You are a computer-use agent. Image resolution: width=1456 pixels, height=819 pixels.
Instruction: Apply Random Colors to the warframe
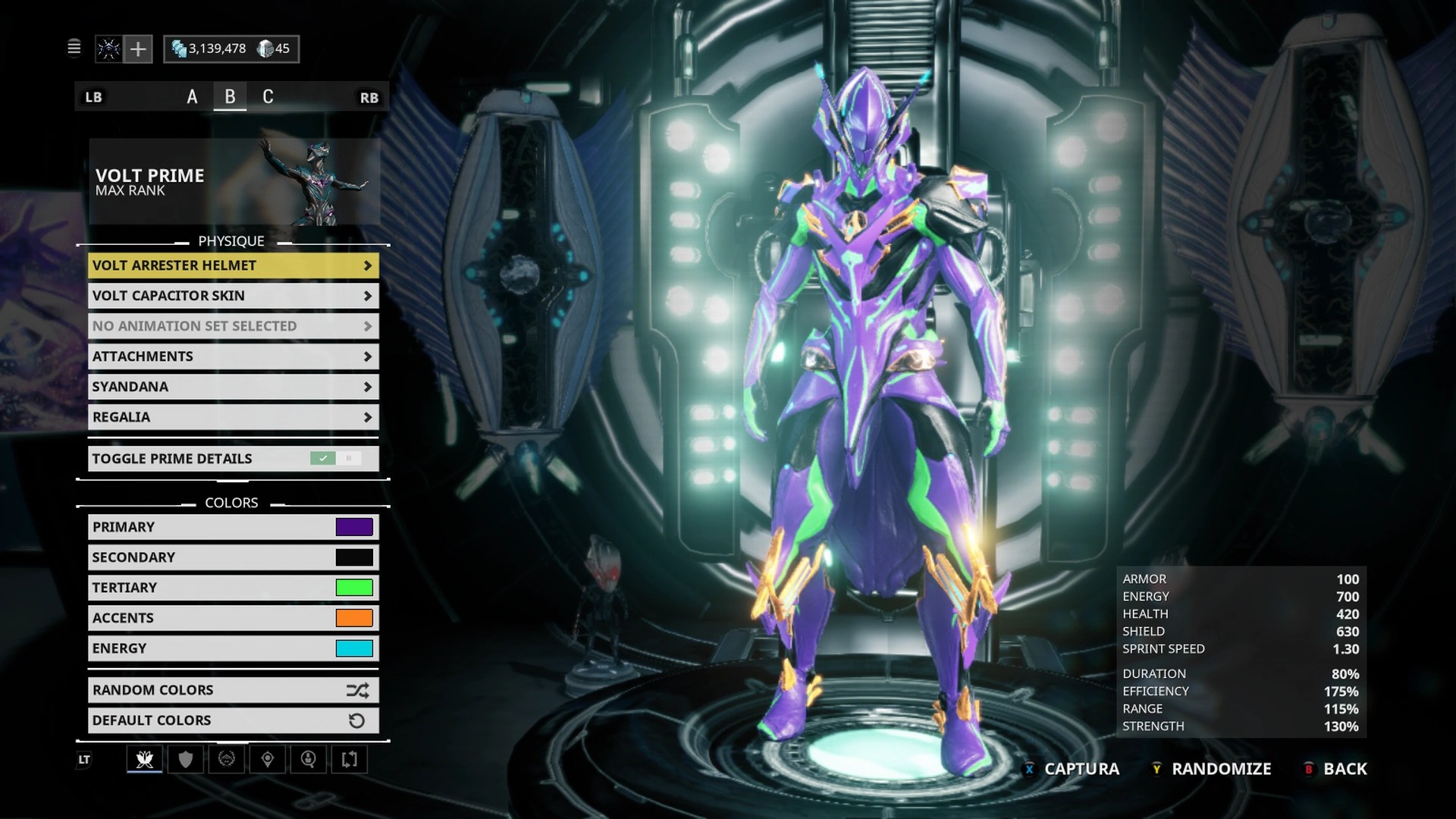pos(233,690)
